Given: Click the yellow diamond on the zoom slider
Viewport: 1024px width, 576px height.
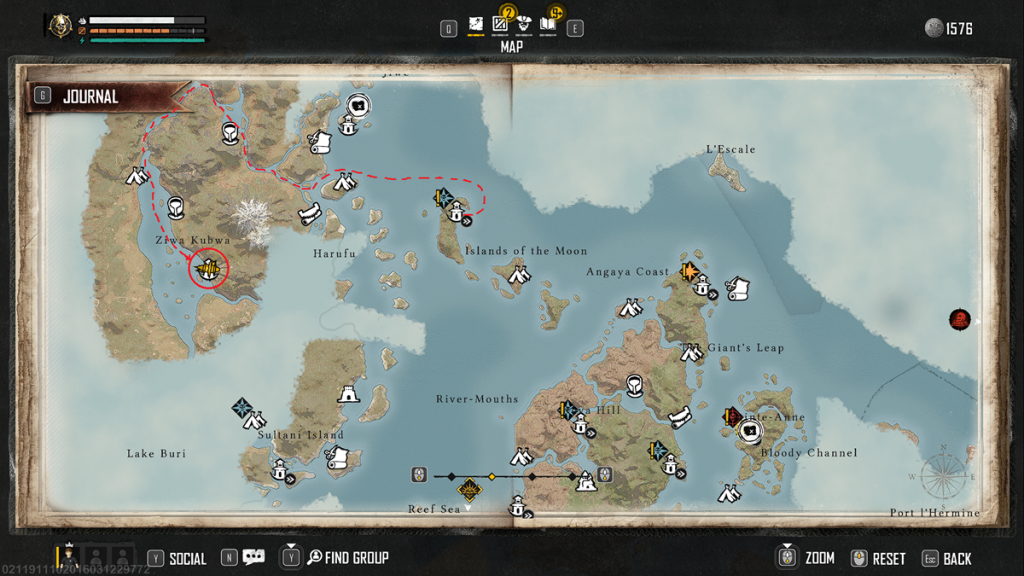Looking at the screenshot, I should click(491, 476).
